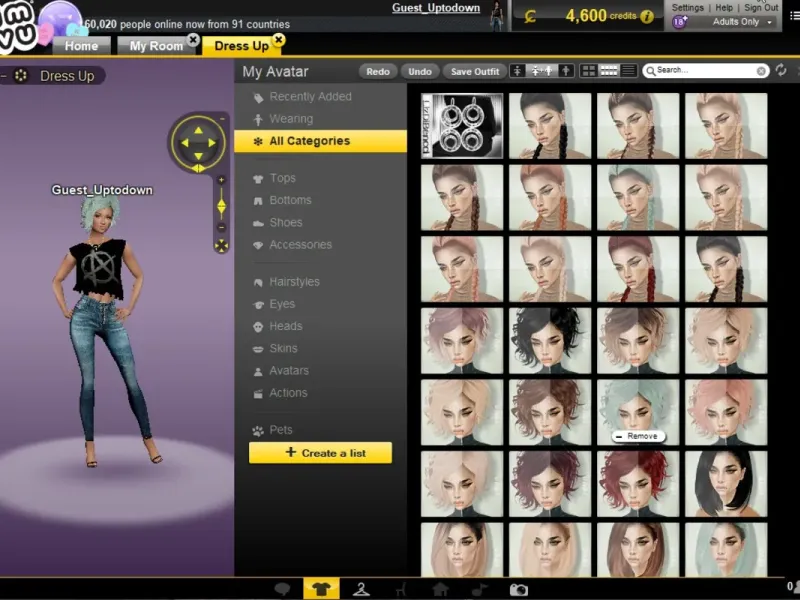Click the Redo button
The height and width of the screenshot is (600, 800).
(378, 71)
